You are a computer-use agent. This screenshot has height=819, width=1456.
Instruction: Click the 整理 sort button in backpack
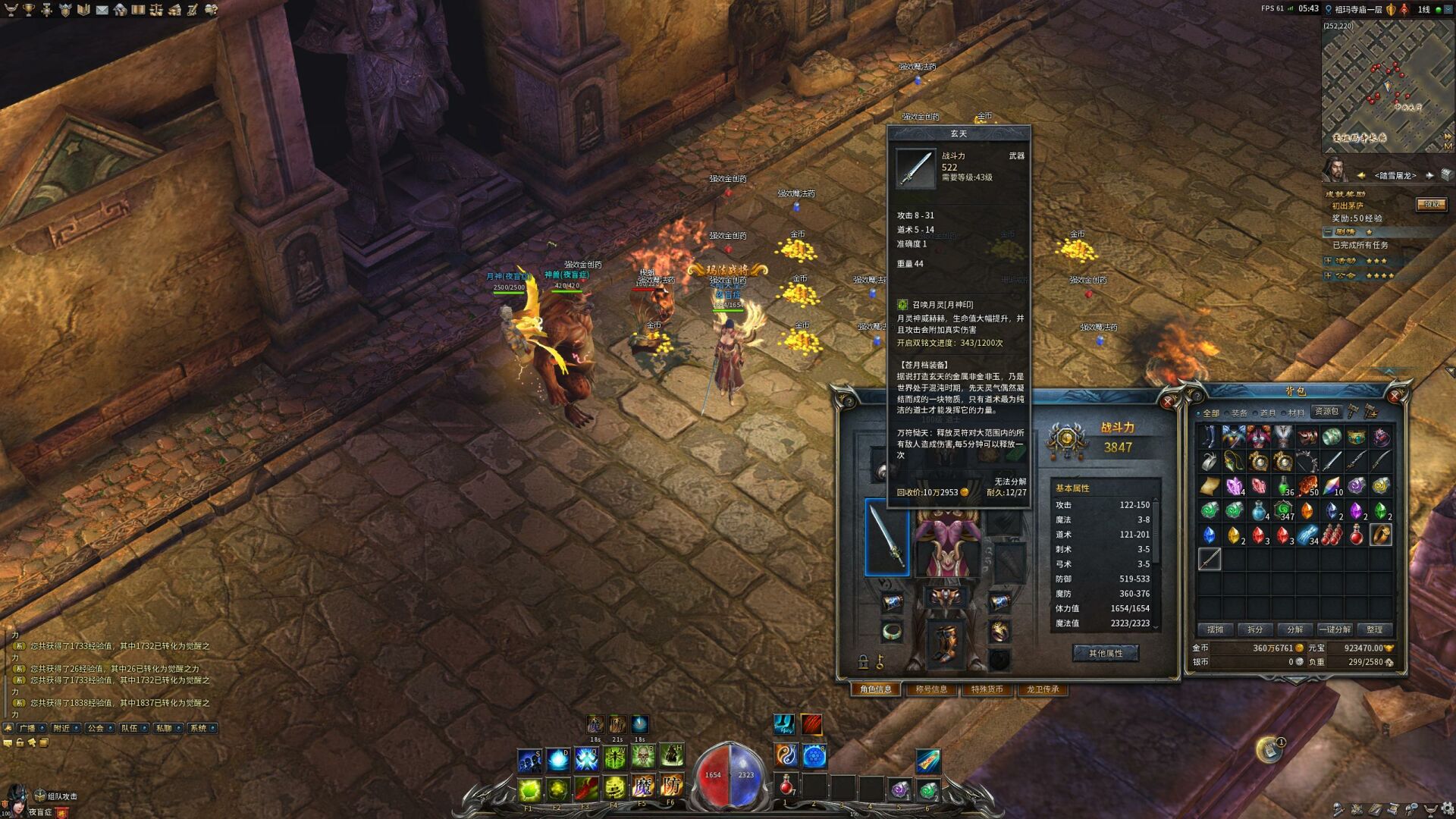[1374, 629]
